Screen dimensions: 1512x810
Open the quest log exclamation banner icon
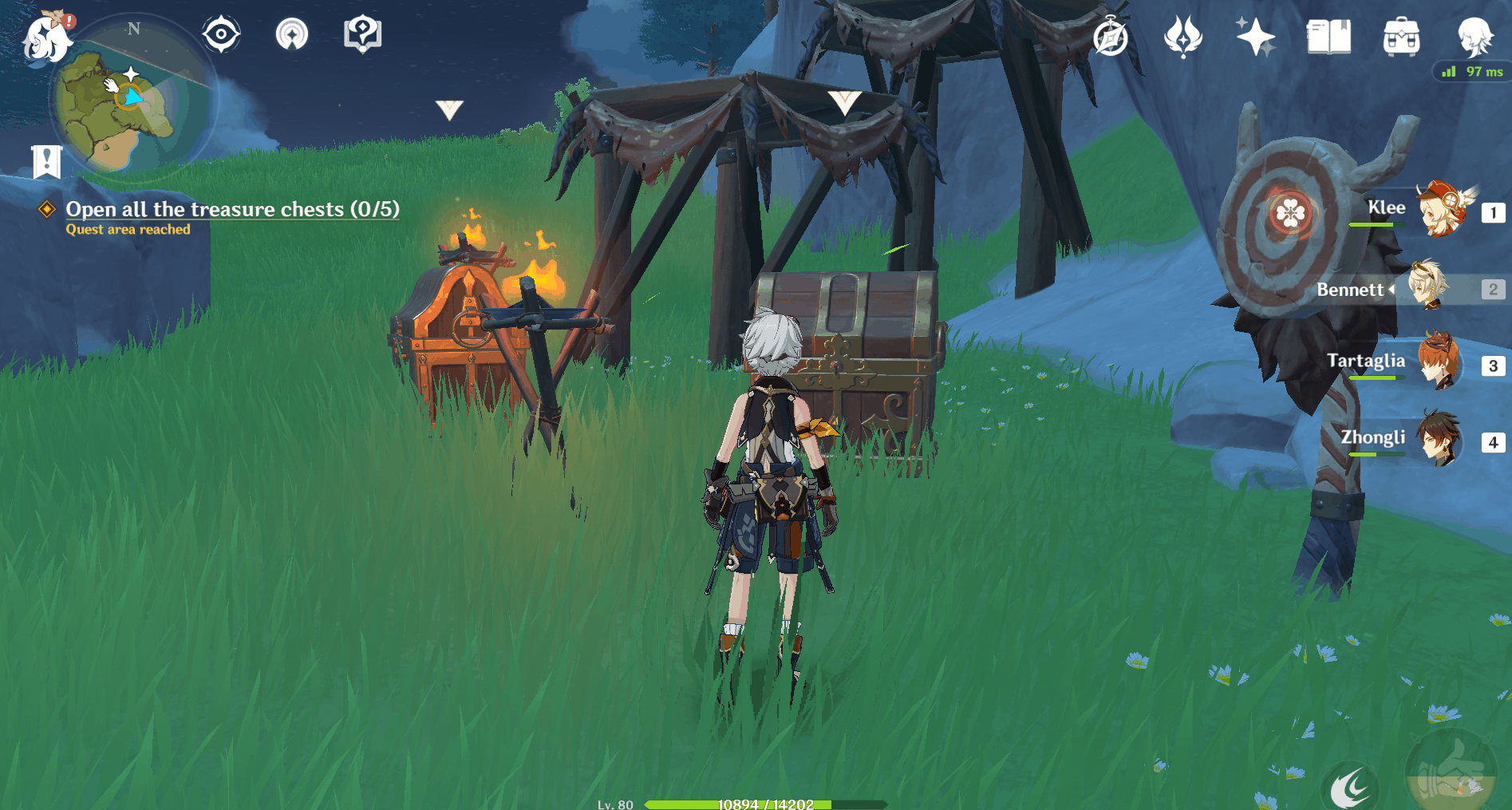coord(46,161)
